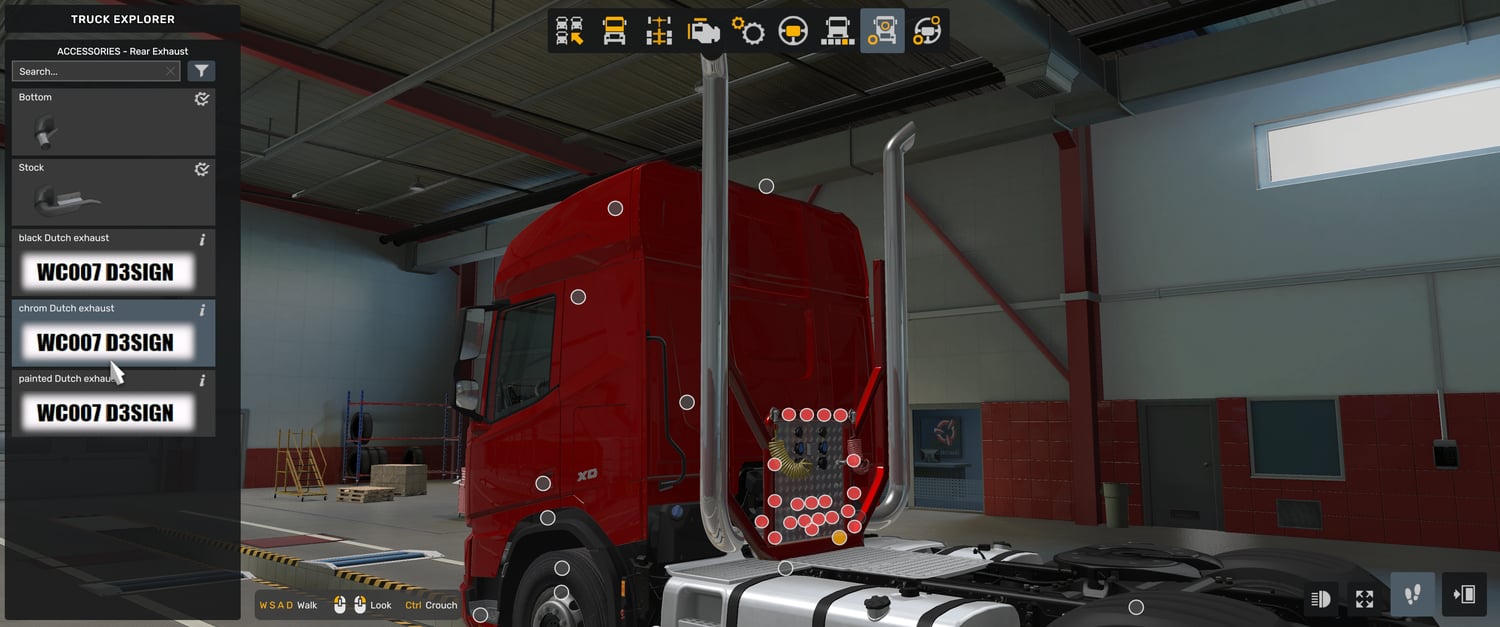Screen dimensions: 1500x627
Task: Clear the search box with the X
Action: point(171,72)
